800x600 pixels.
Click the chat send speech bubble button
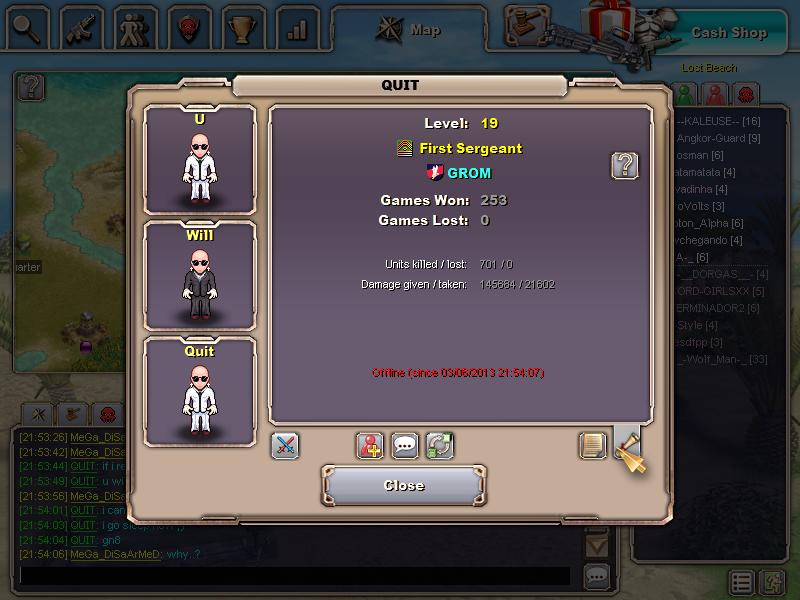coord(597,577)
